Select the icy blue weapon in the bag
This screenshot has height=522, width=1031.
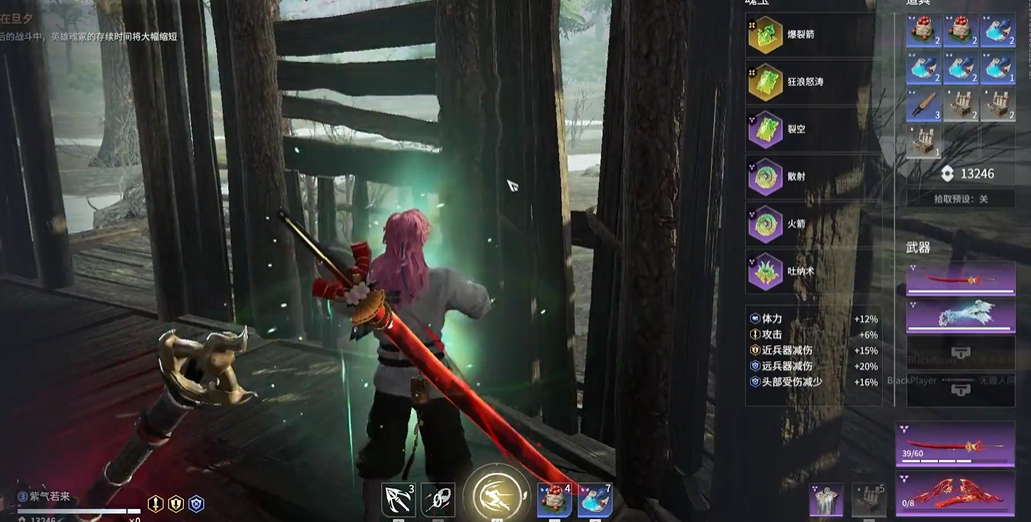point(959,315)
